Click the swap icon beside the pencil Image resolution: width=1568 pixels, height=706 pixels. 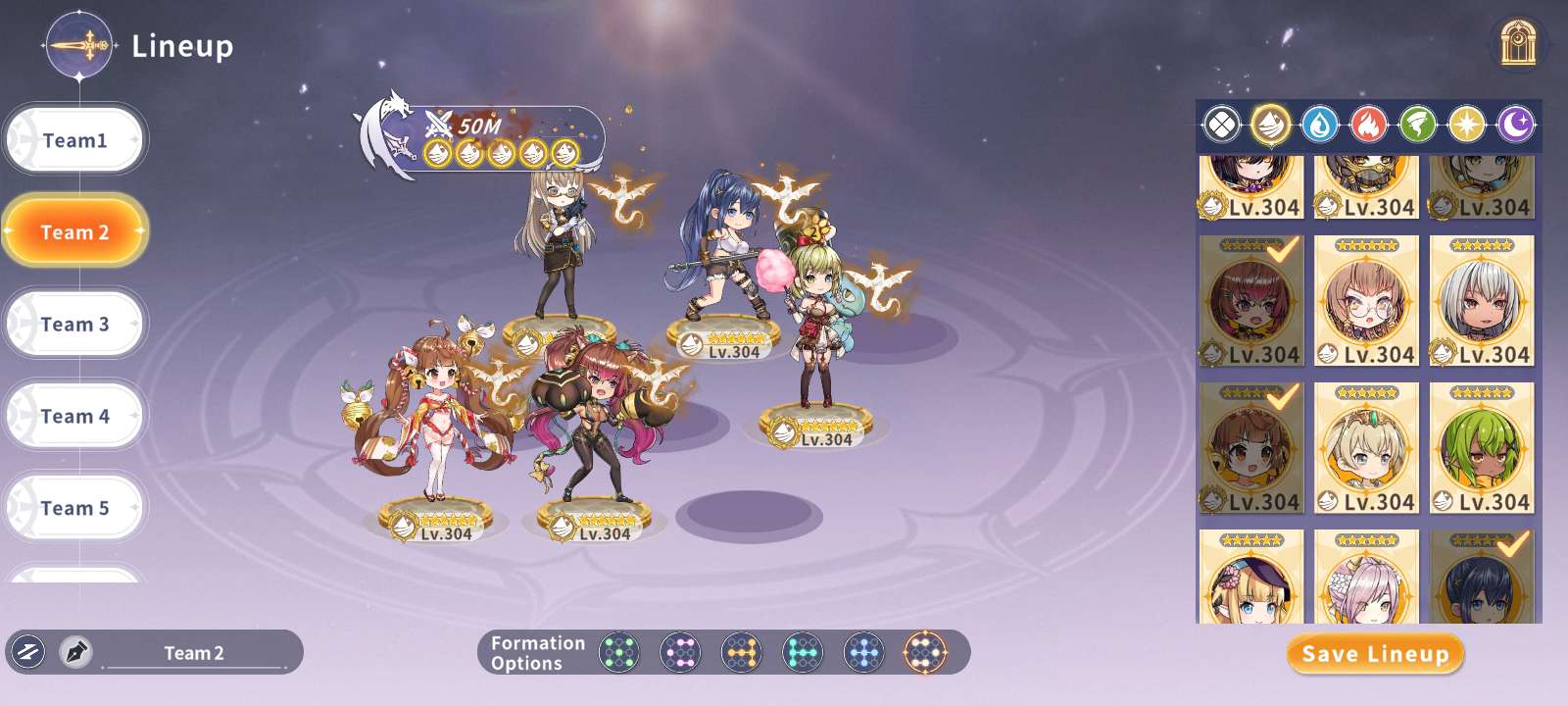coord(27,652)
